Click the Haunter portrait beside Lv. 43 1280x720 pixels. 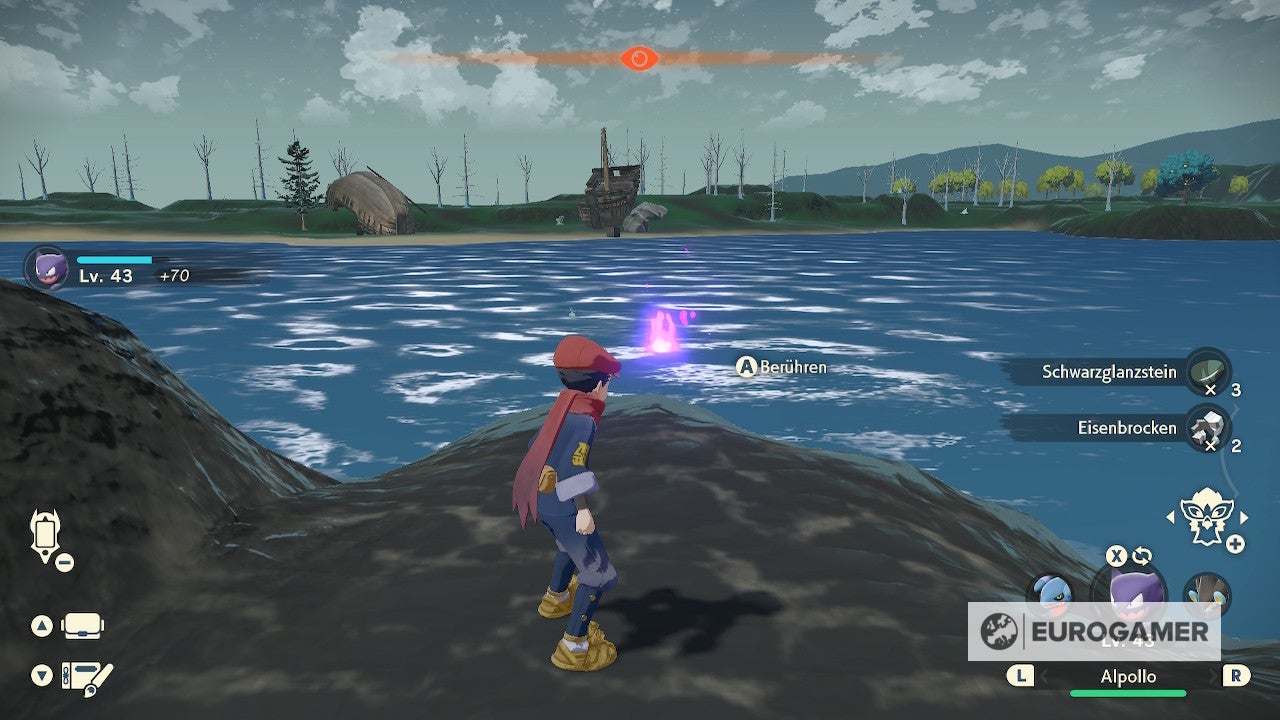[x=47, y=268]
